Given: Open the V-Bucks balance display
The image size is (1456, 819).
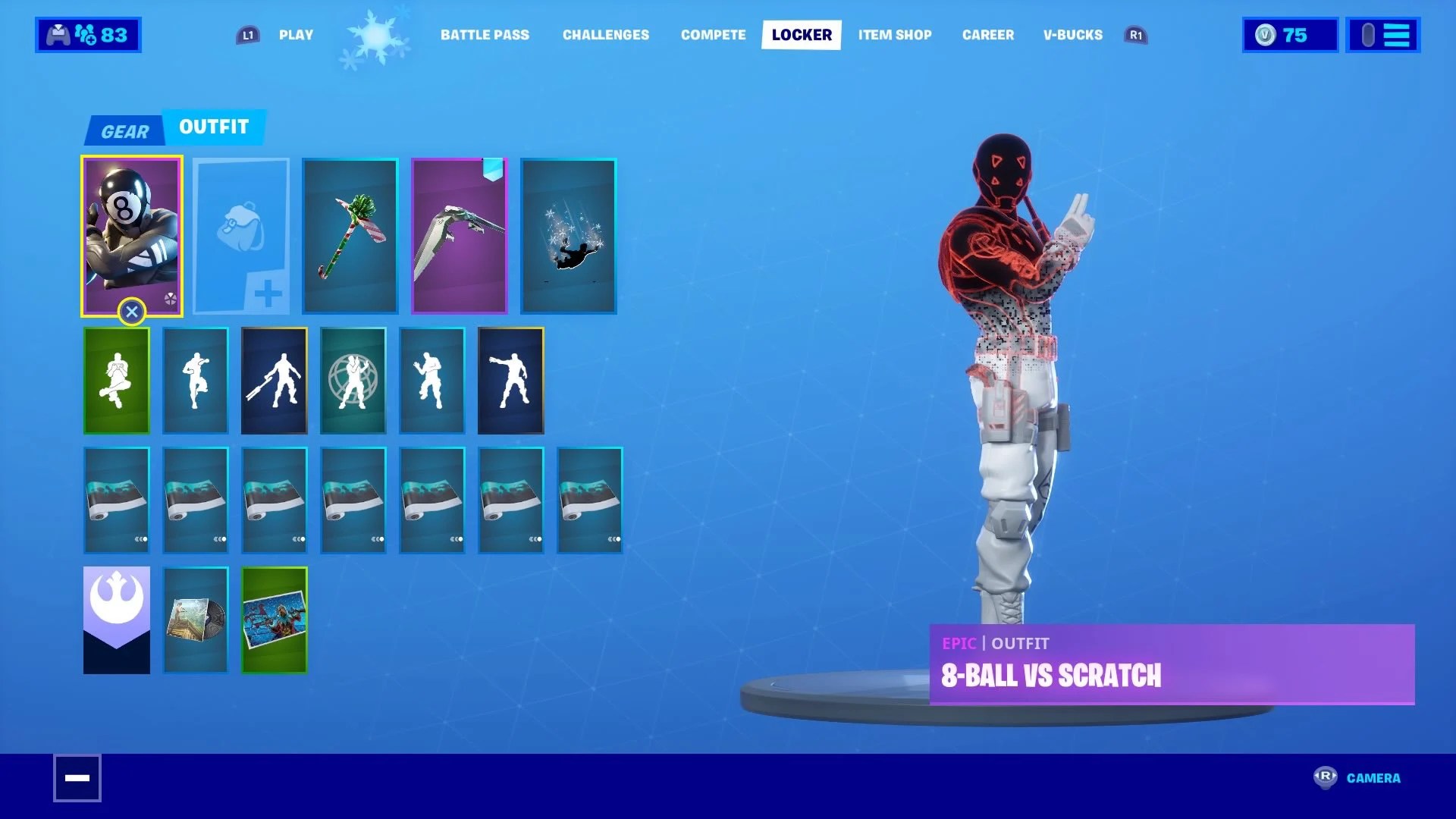Looking at the screenshot, I should click(1288, 34).
